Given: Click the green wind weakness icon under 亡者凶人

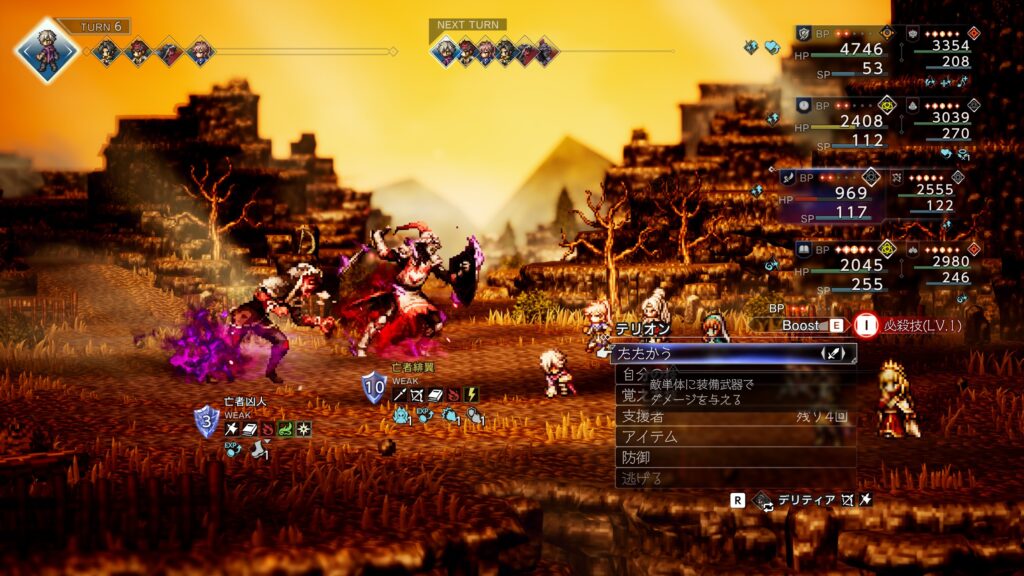Looking at the screenshot, I should coord(286,429).
